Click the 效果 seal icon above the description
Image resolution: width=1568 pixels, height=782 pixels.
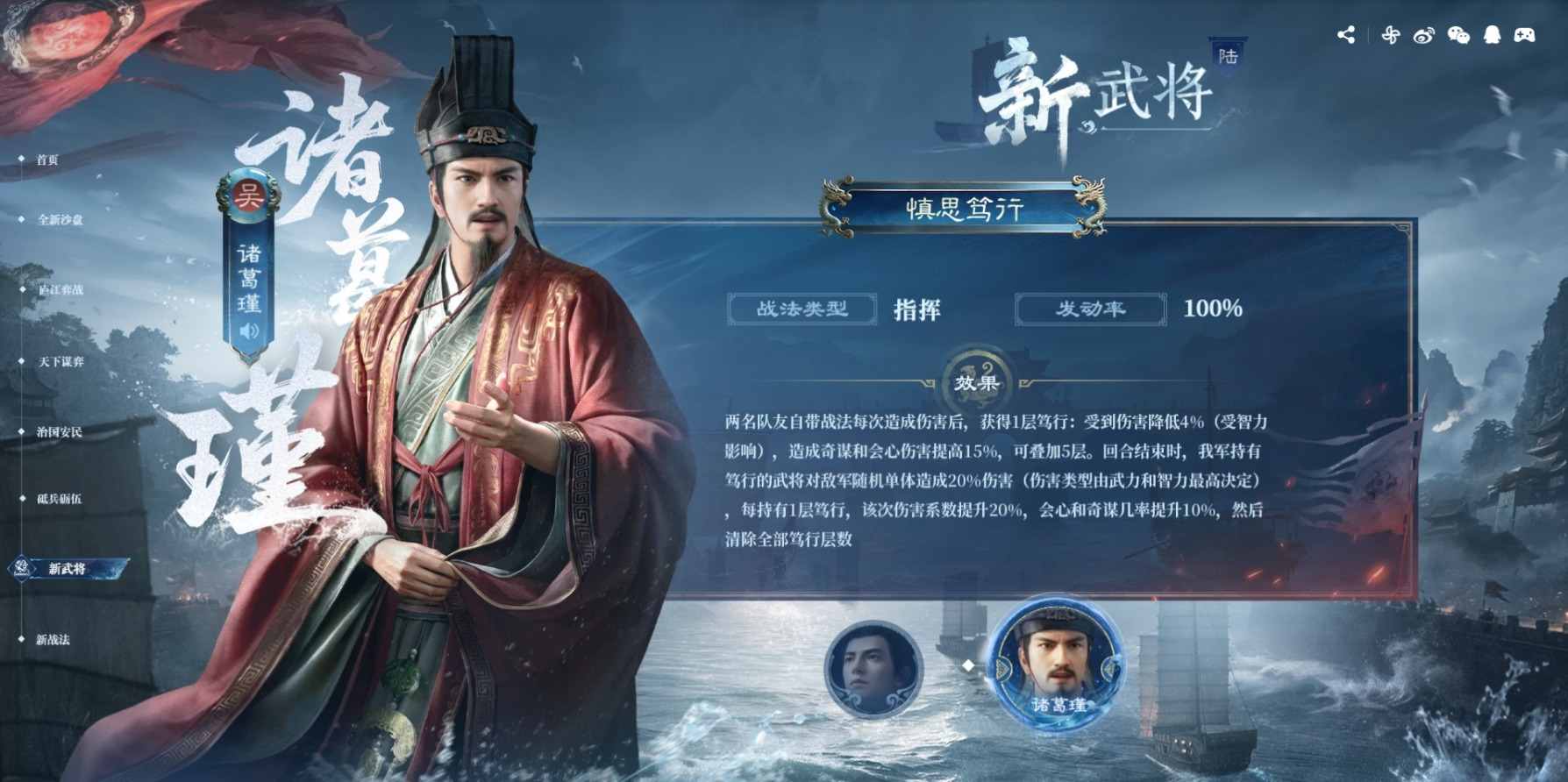[x=977, y=380]
